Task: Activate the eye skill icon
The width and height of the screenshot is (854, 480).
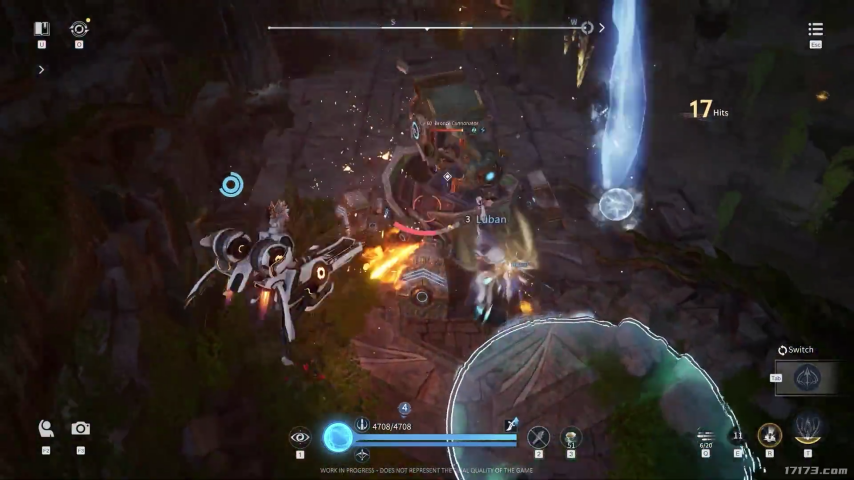Action: click(x=300, y=436)
